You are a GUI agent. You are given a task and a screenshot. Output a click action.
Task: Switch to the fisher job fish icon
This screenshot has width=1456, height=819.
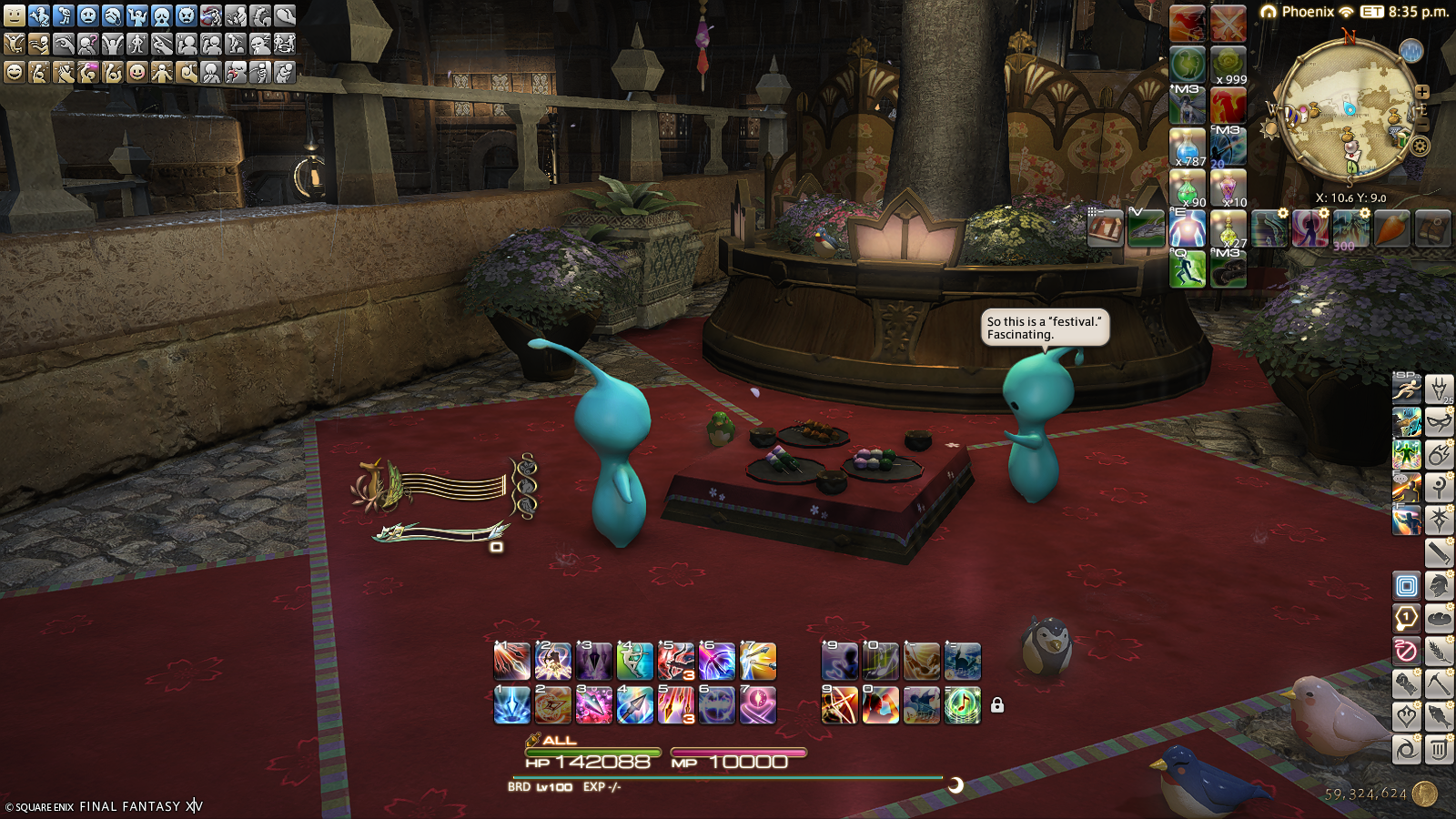(x=1439, y=716)
